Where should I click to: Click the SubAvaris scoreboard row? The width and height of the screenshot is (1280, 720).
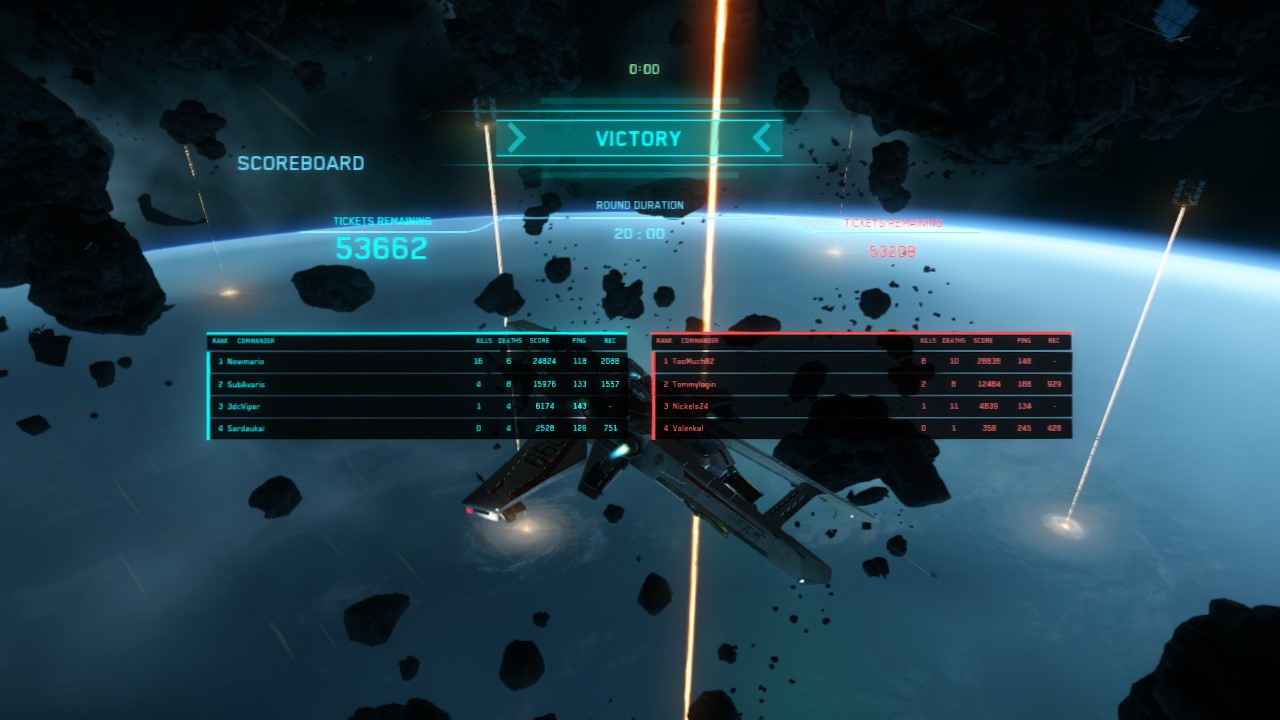pos(417,384)
